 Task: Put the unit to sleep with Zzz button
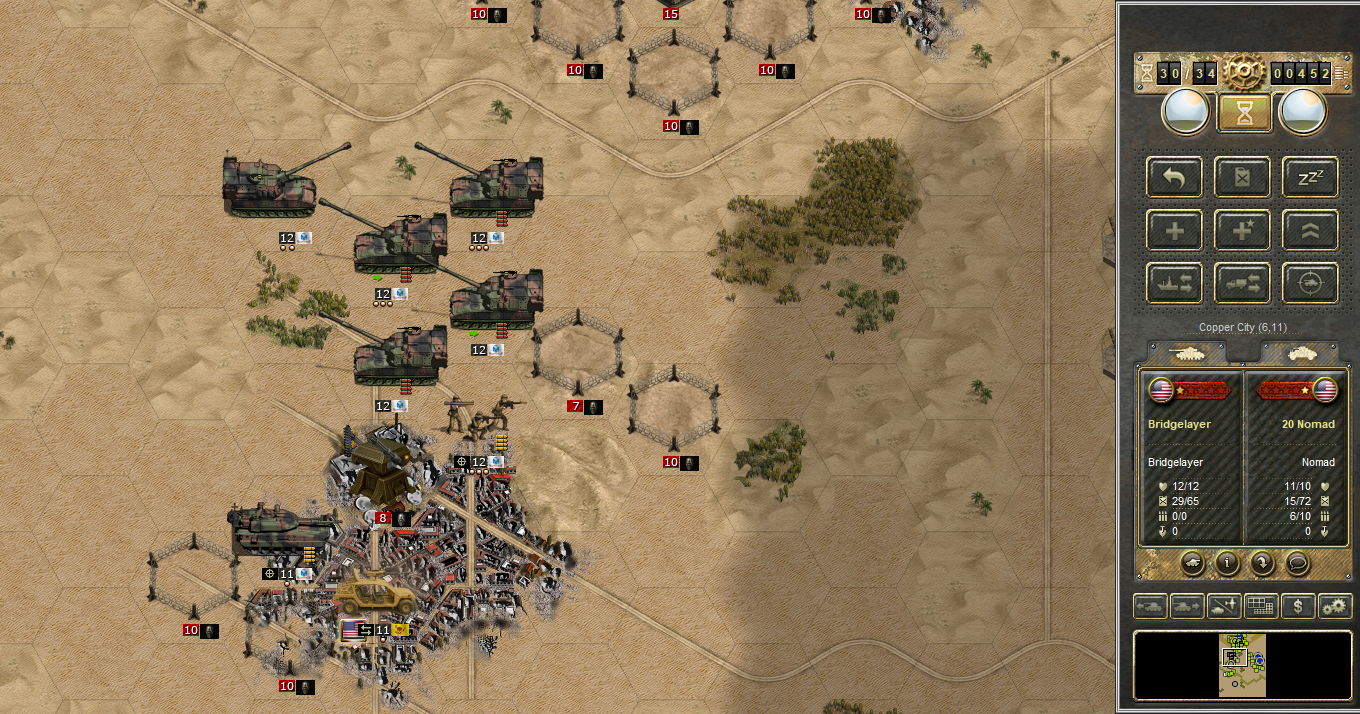coord(1310,177)
